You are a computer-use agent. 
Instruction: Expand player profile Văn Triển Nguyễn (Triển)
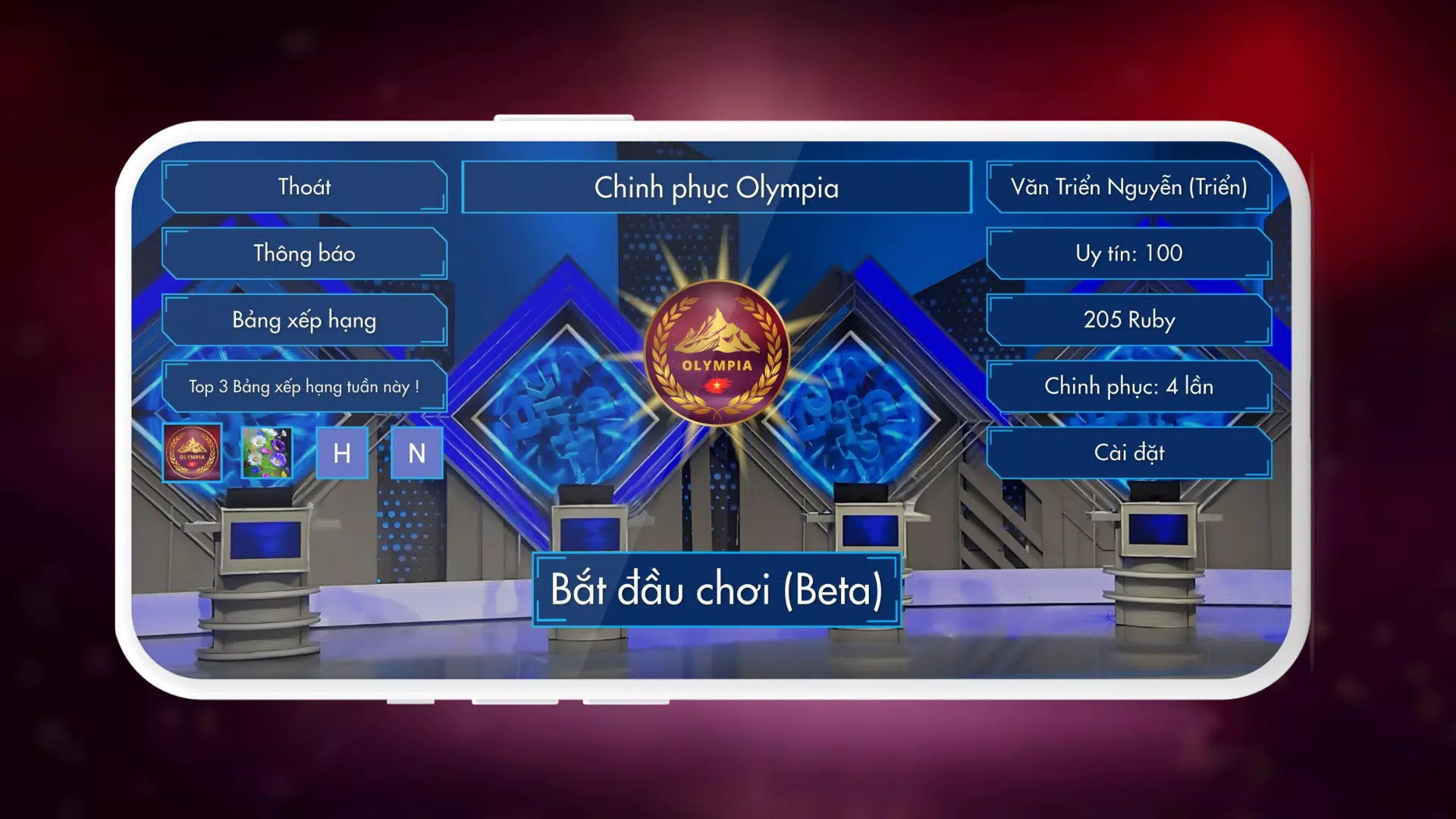(x=1131, y=187)
